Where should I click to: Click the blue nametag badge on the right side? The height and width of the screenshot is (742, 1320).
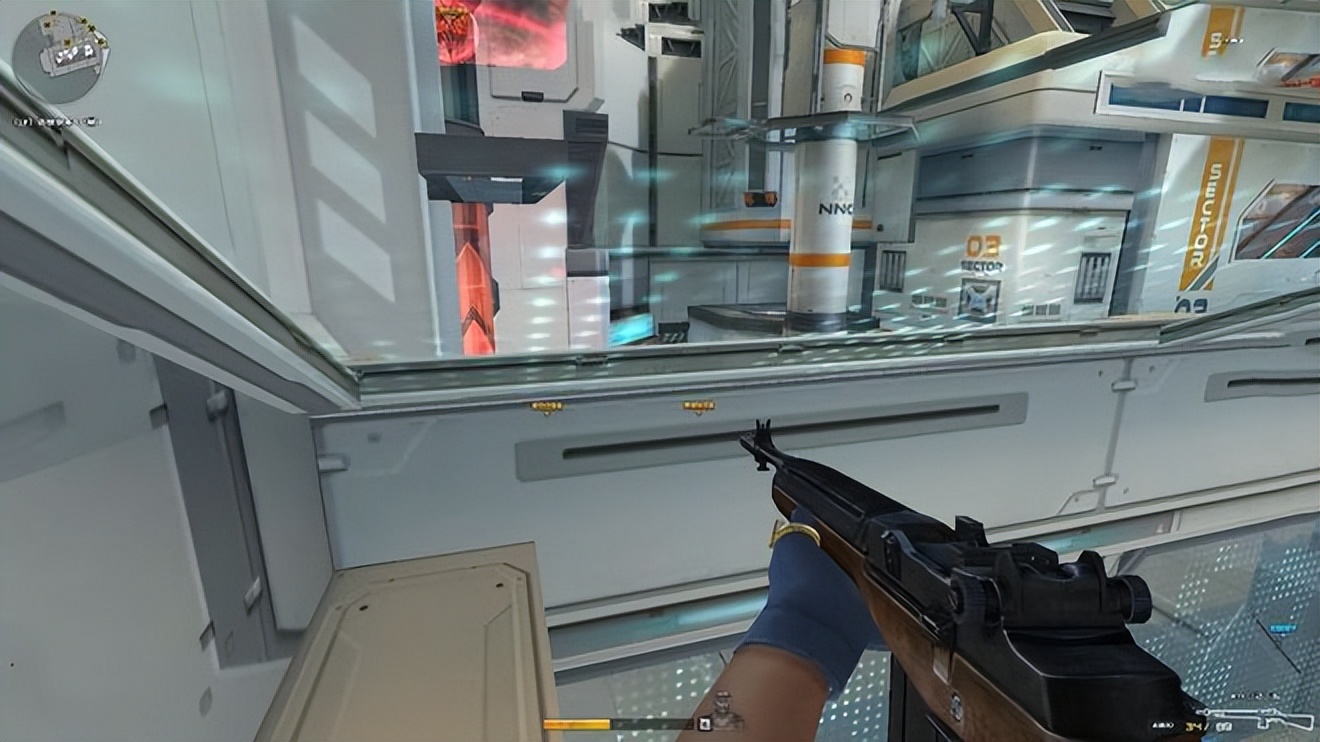[x=1283, y=628]
